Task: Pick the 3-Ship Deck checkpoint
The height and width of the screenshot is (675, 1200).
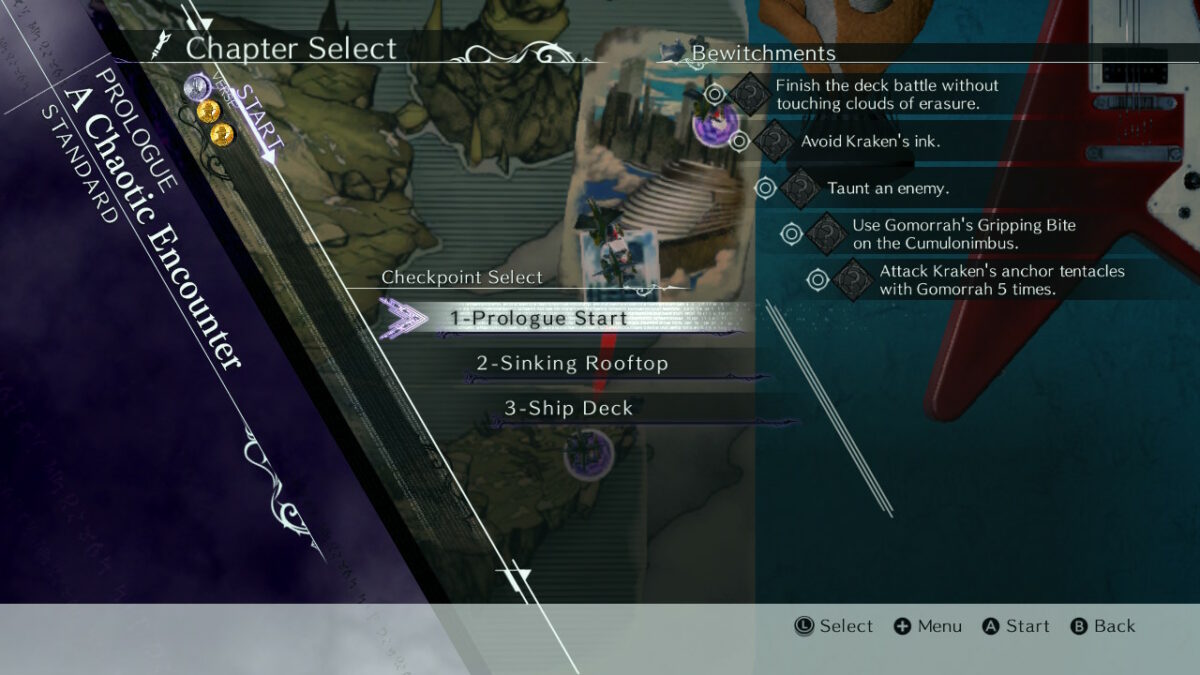Action: 567,408
